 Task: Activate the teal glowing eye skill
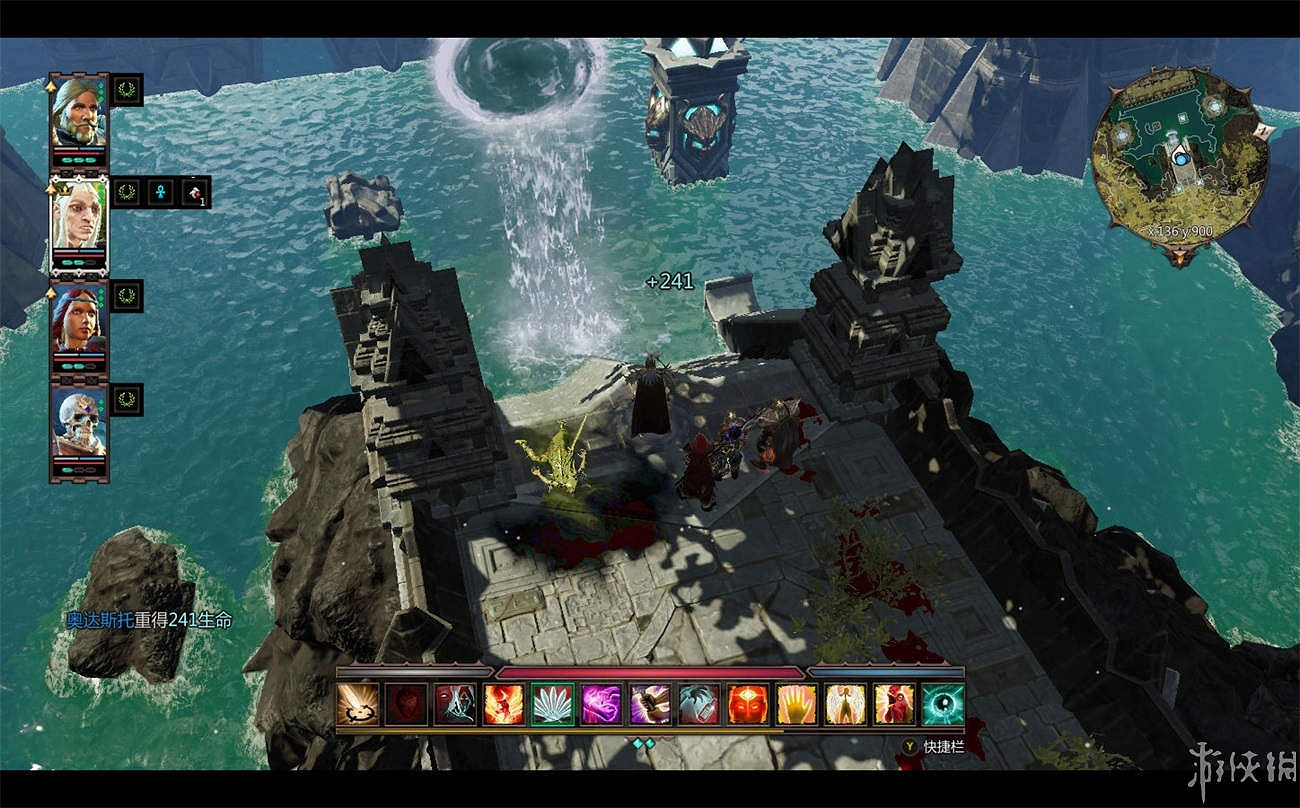[x=943, y=704]
